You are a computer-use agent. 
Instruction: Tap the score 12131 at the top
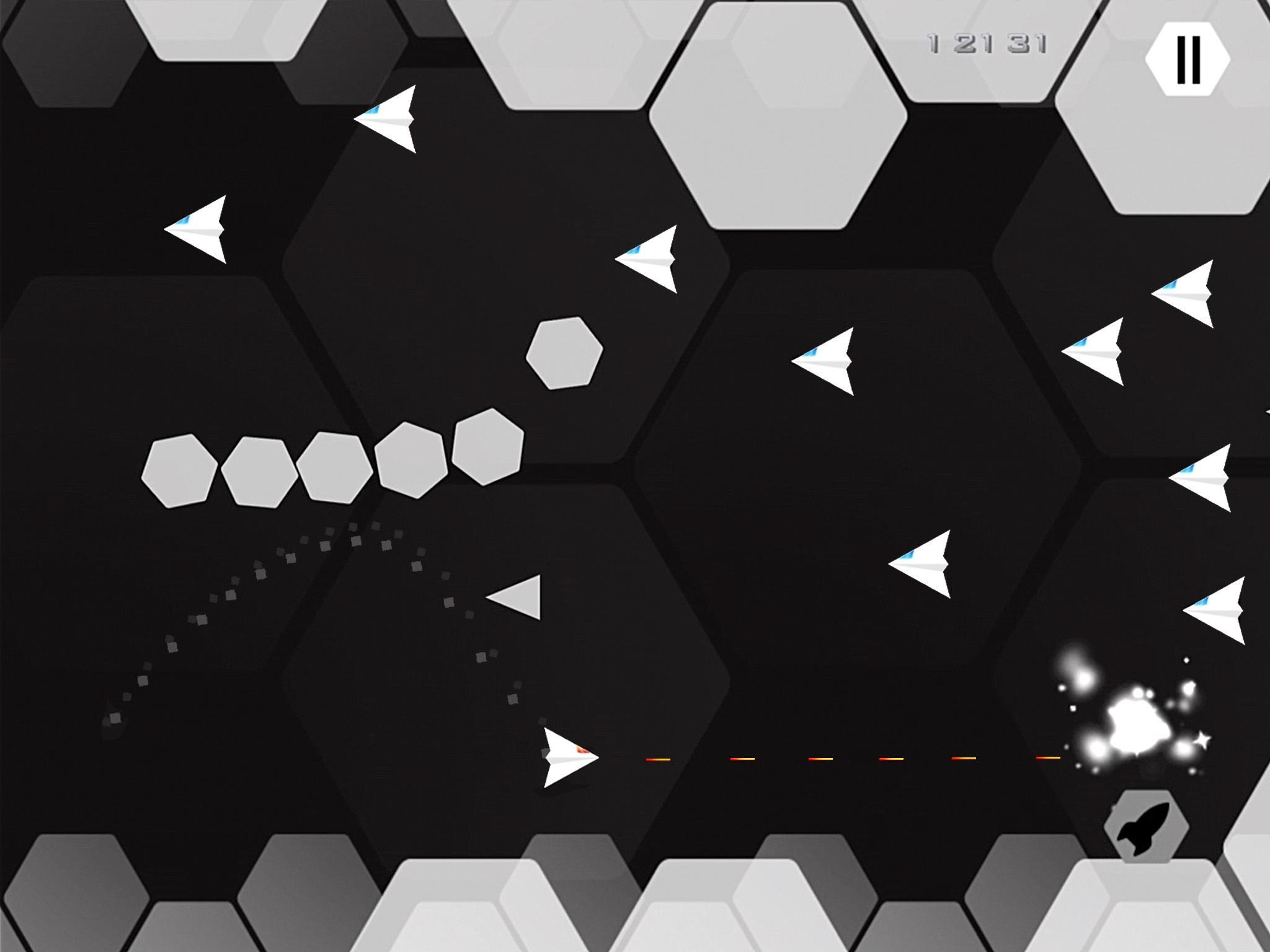click(x=986, y=42)
